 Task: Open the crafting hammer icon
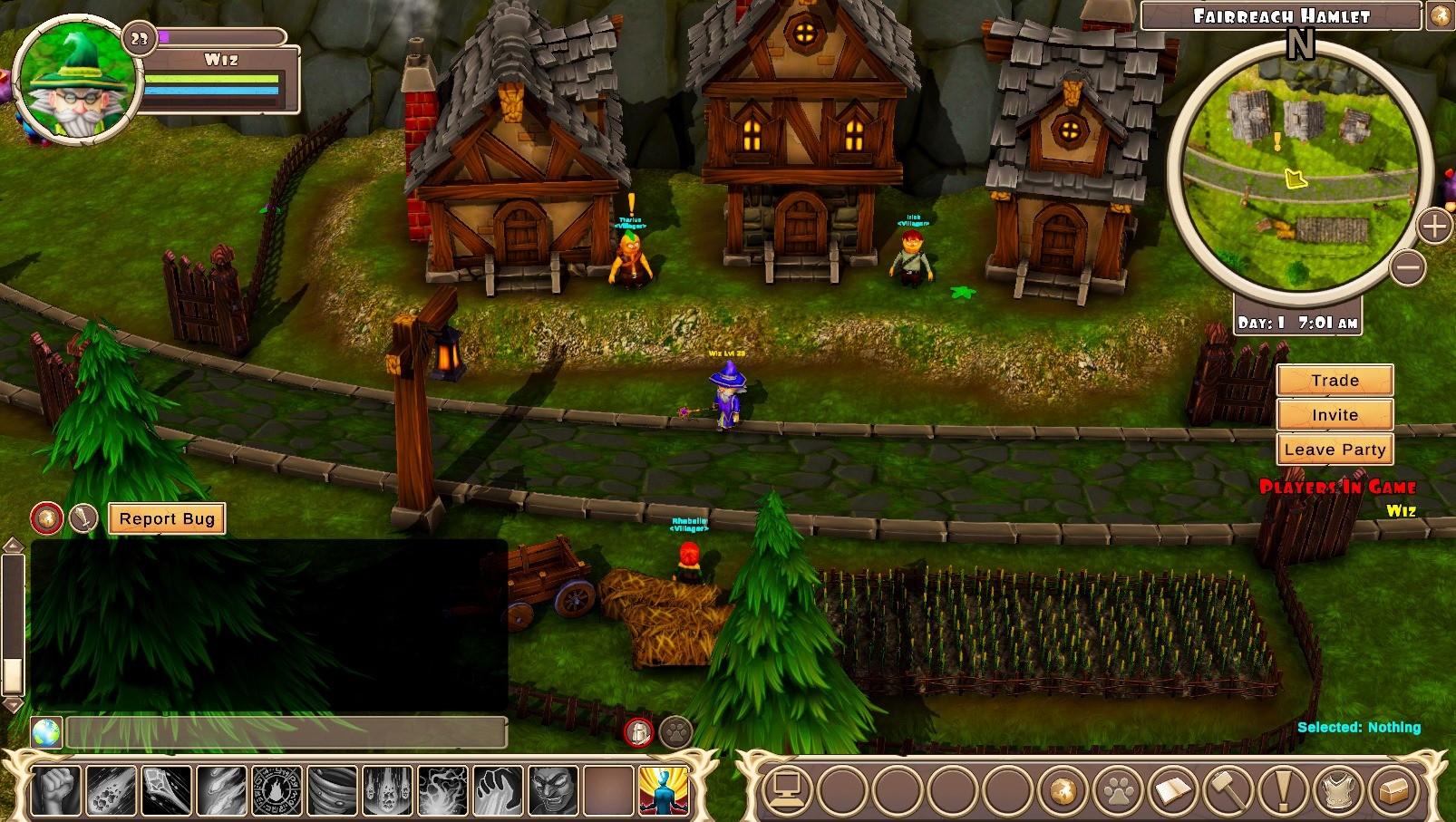pos(1230,789)
